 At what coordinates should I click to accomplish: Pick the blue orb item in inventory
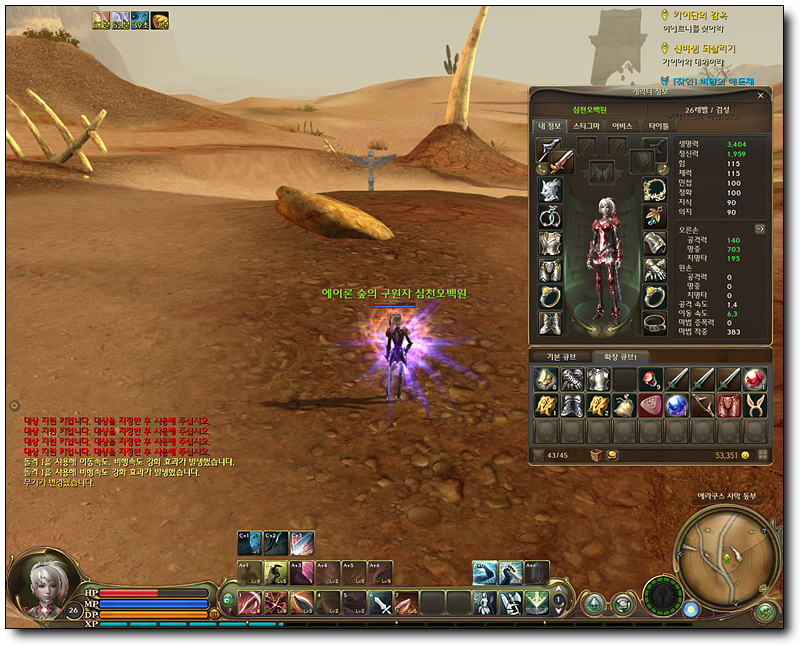[675, 404]
